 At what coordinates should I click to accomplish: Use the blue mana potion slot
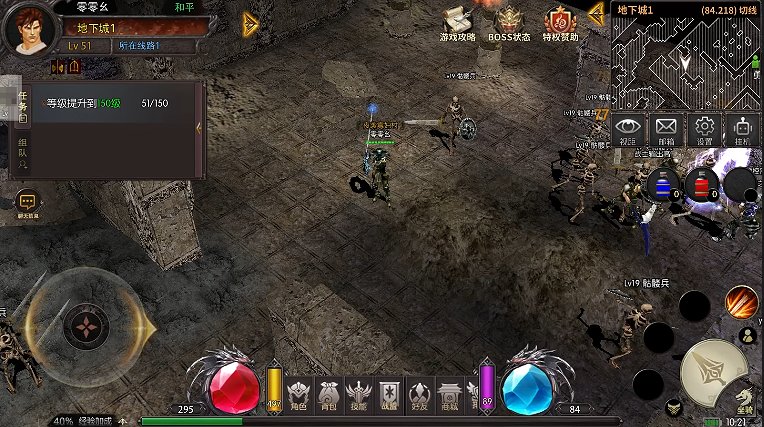(x=661, y=185)
